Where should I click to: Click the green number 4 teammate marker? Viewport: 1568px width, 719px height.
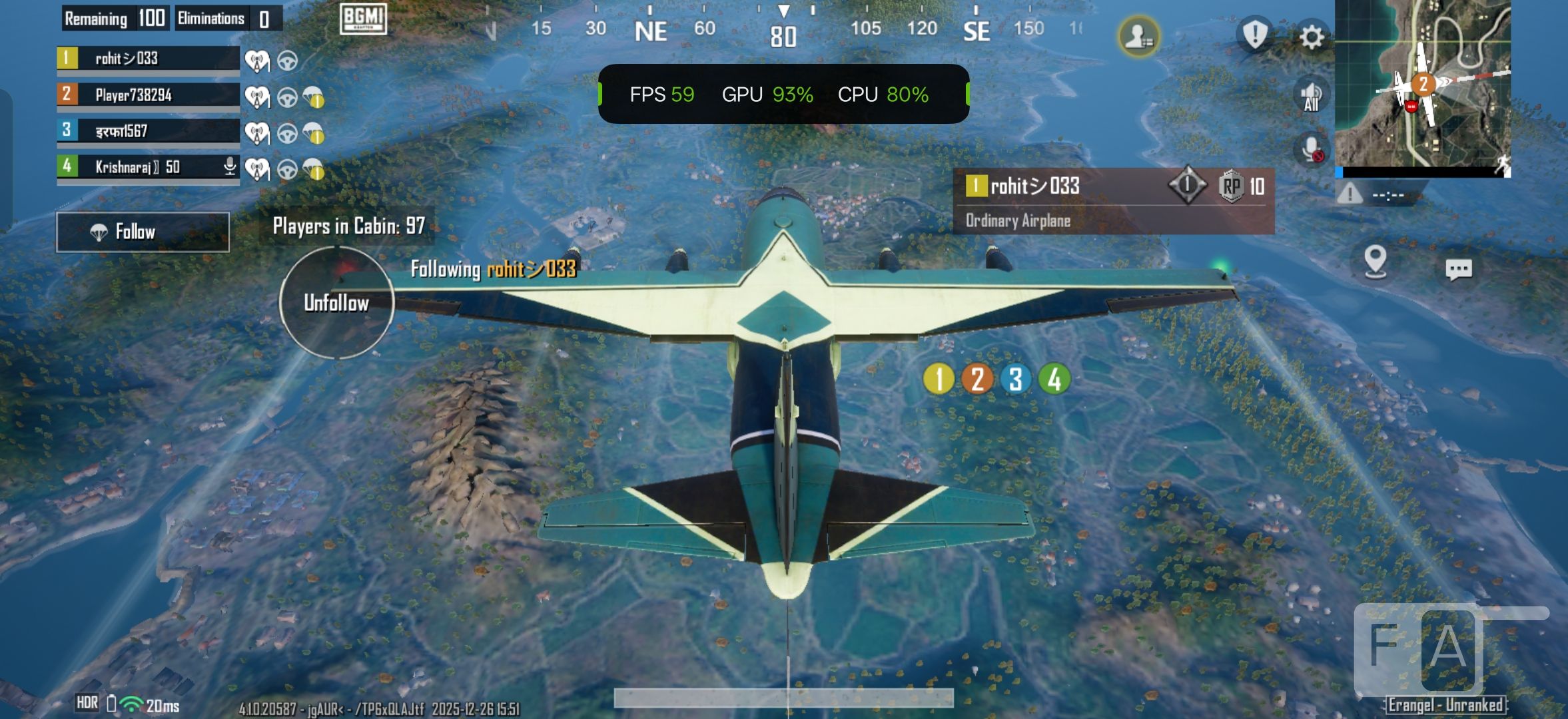pos(1054,379)
